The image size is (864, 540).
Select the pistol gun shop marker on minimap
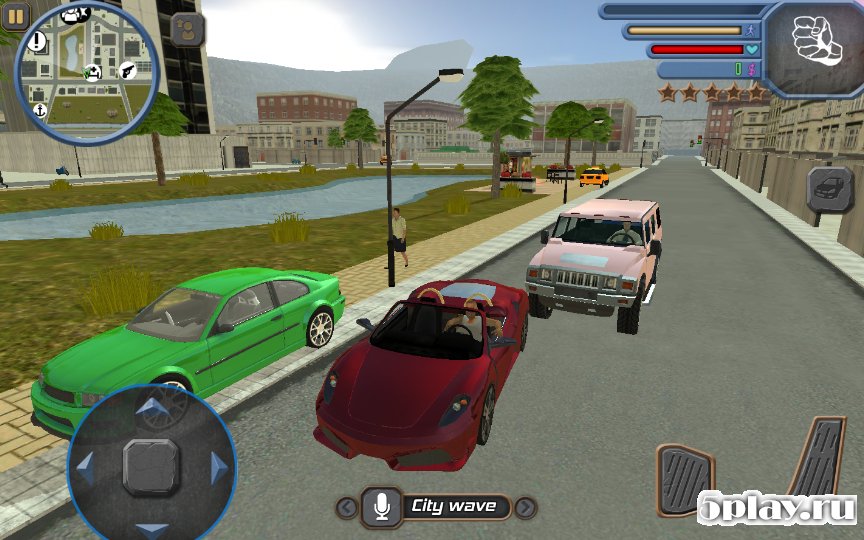tap(128, 69)
